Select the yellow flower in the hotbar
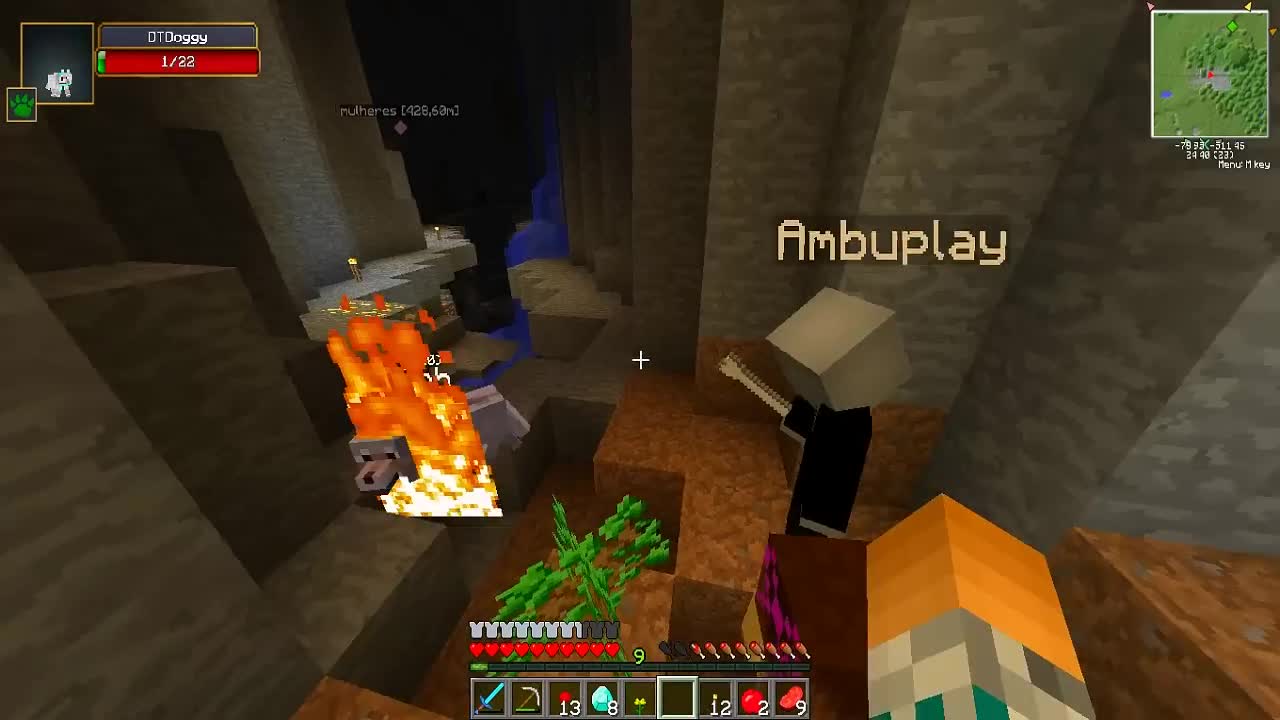 (641, 700)
